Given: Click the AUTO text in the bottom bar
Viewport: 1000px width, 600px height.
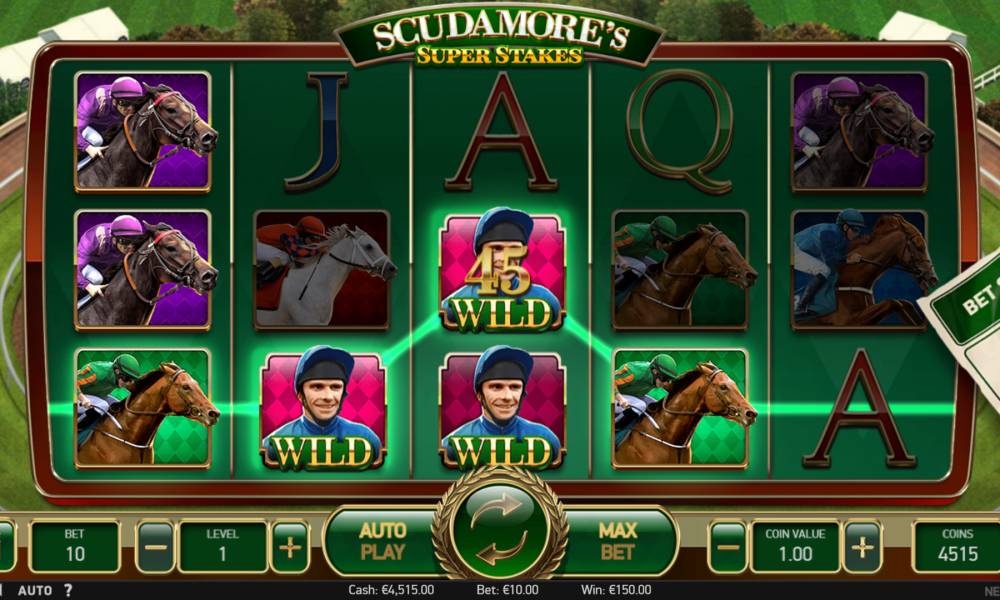Looking at the screenshot, I should point(35,591).
